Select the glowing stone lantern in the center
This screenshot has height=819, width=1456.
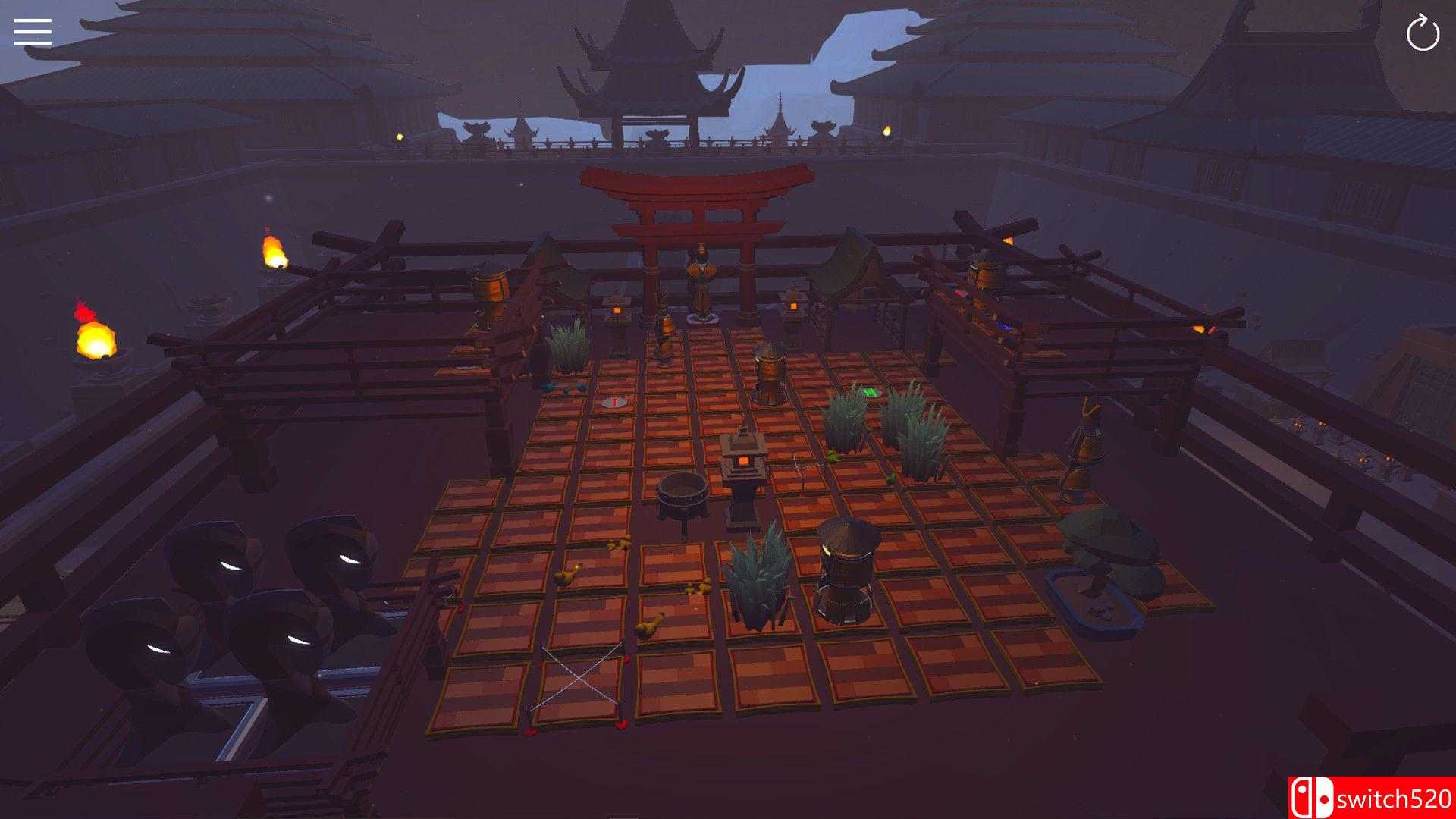pos(745,459)
